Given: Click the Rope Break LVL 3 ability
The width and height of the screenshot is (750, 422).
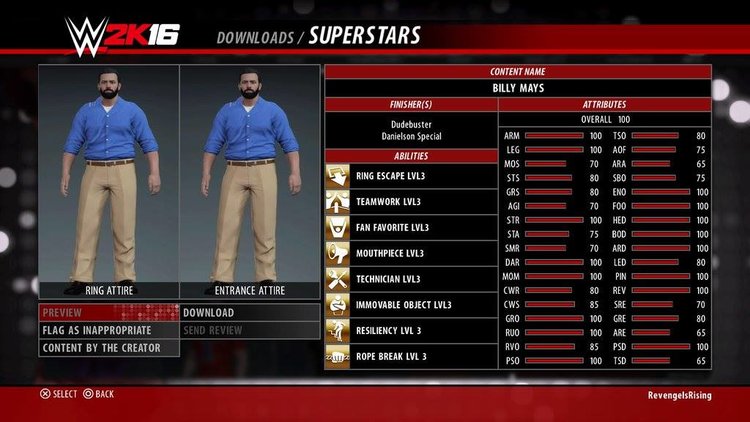Looking at the screenshot, I should (x=410, y=356).
